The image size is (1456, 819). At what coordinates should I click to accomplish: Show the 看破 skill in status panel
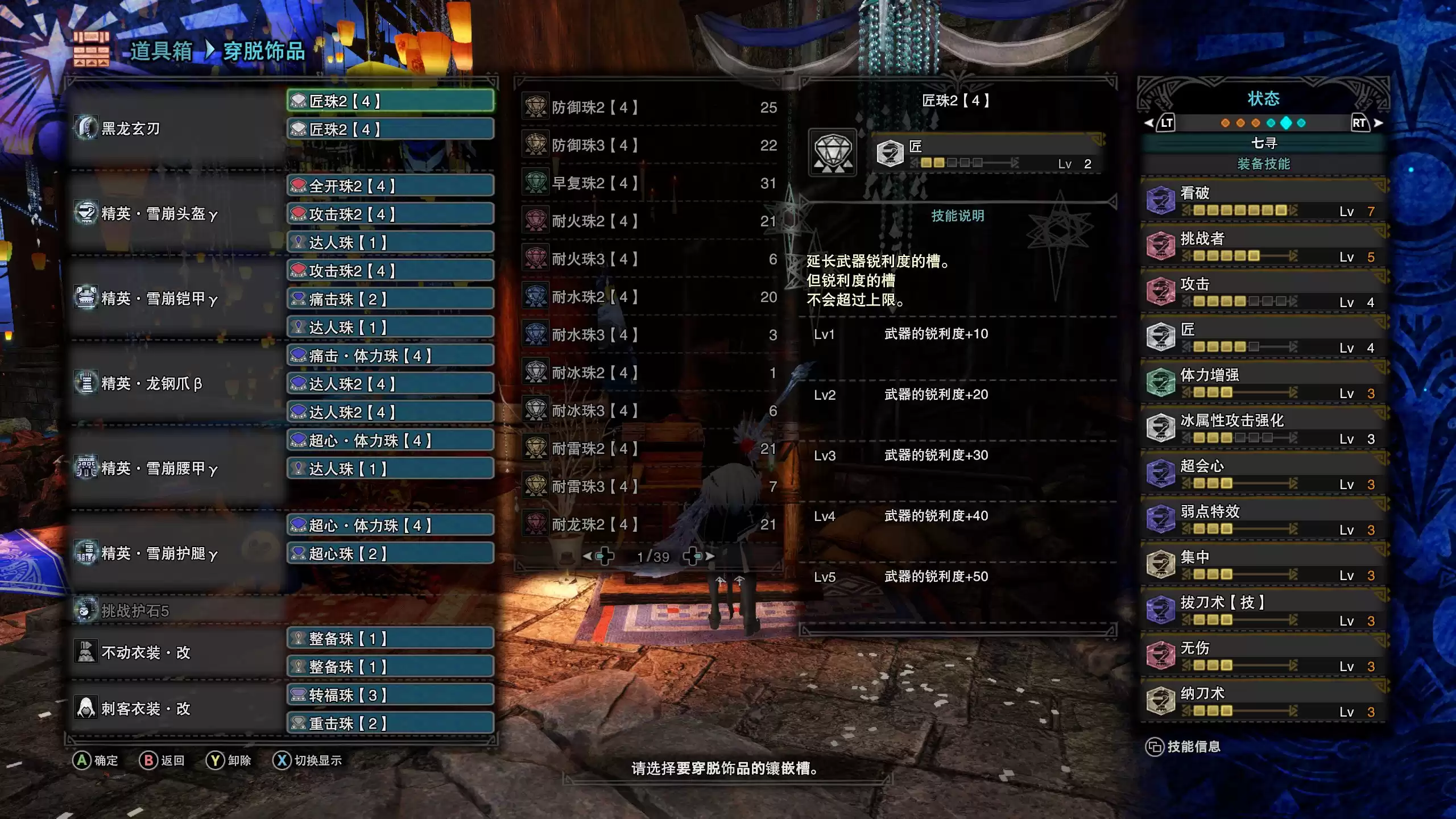pos(1263,201)
